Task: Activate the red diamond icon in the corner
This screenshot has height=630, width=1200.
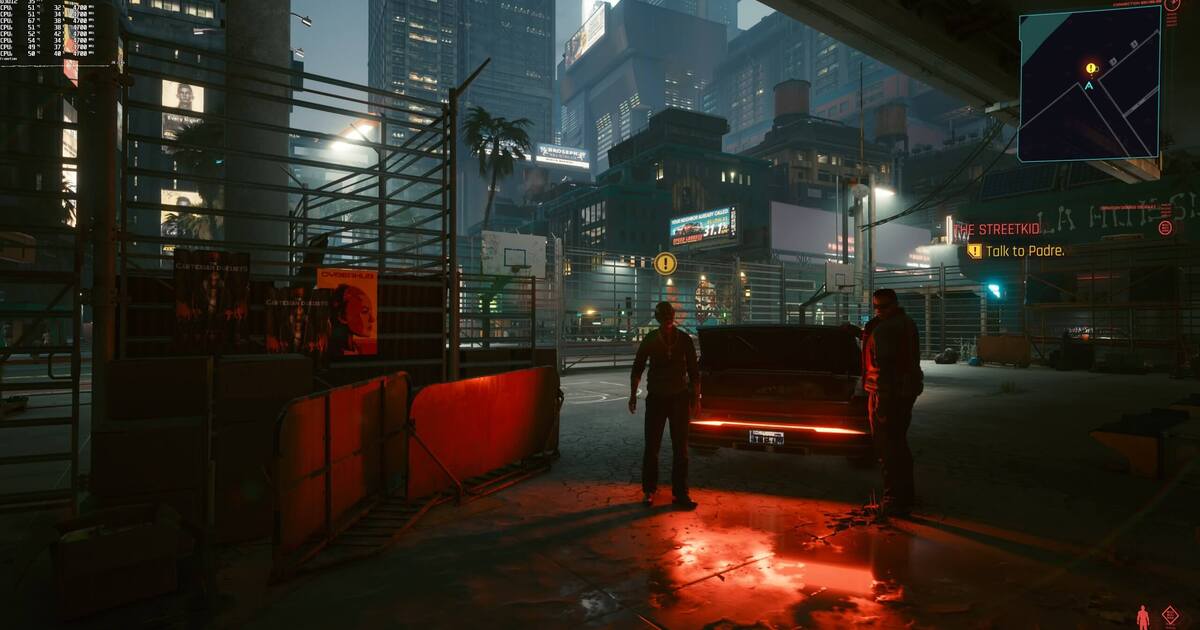Action: 1169,614
